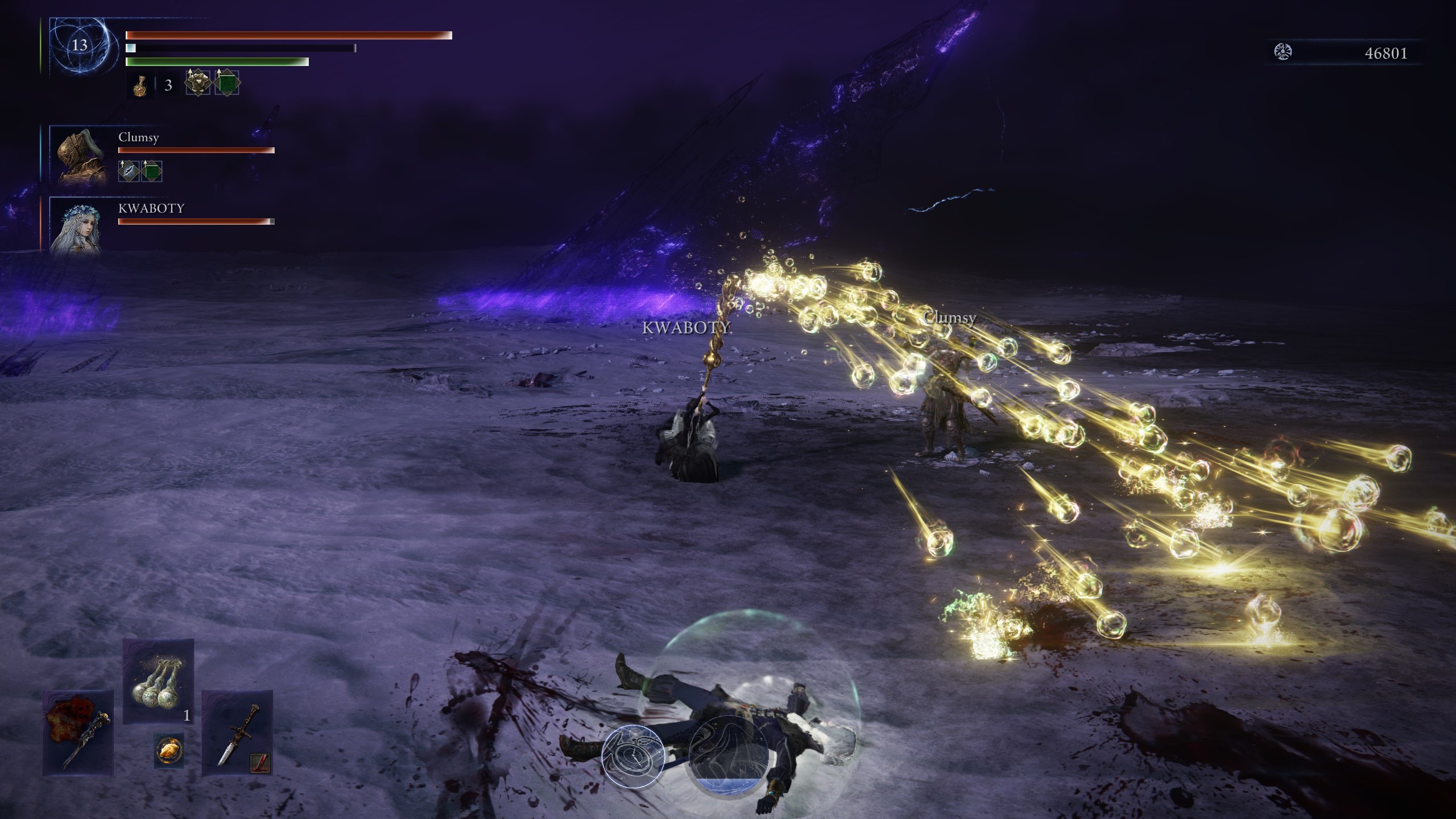Inspect your own green square buff icon
The image size is (1456, 819).
pyautogui.click(x=227, y=83)
